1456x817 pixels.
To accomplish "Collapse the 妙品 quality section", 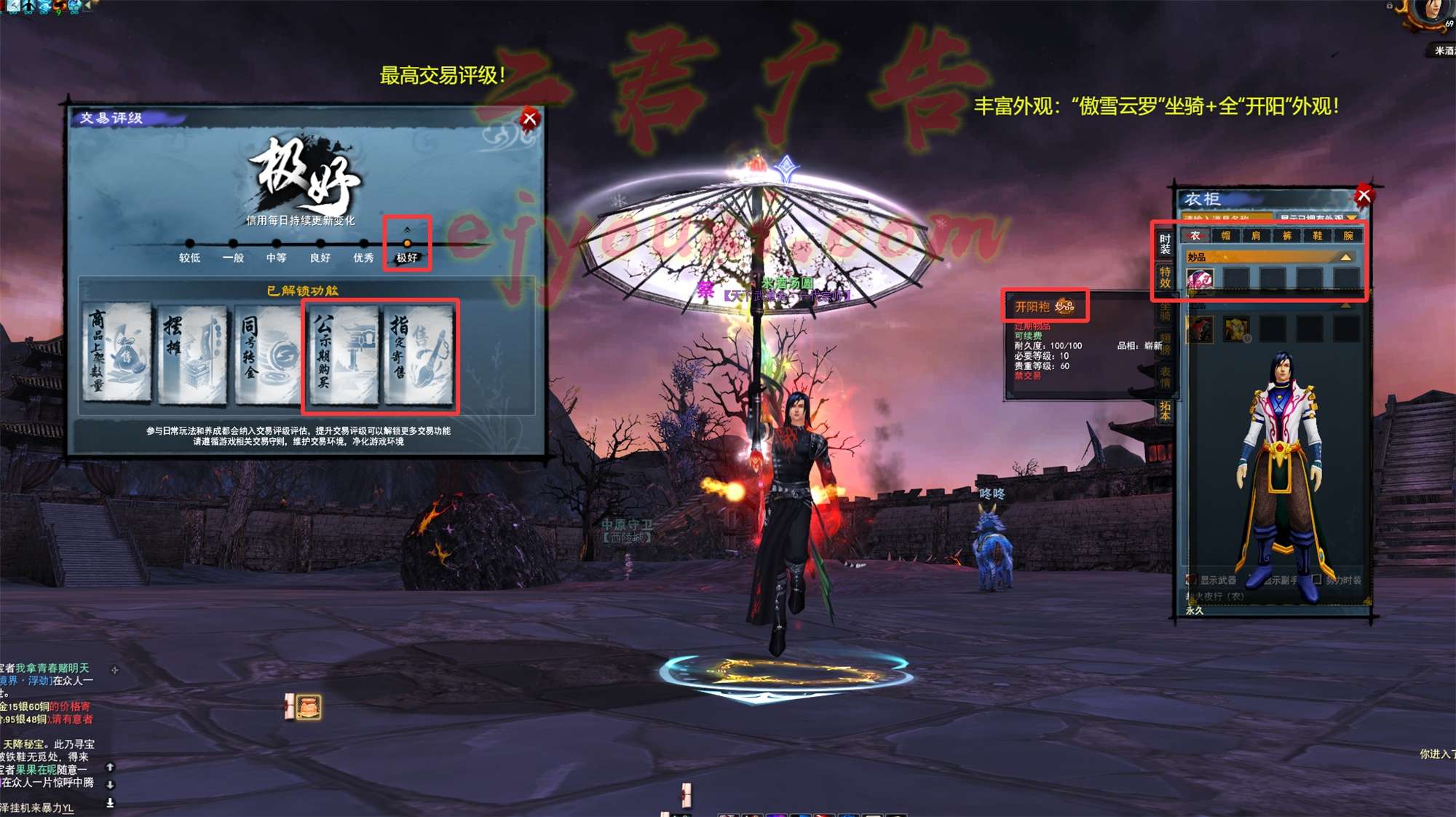I will pos(1345,257).
